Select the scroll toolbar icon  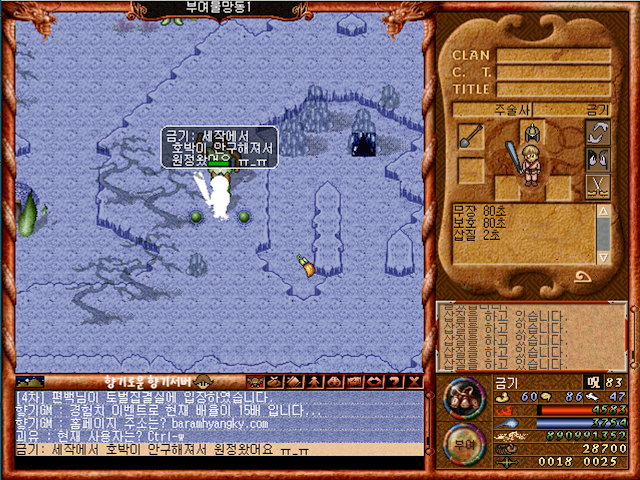pyautogui.click(x=291, y=381)
